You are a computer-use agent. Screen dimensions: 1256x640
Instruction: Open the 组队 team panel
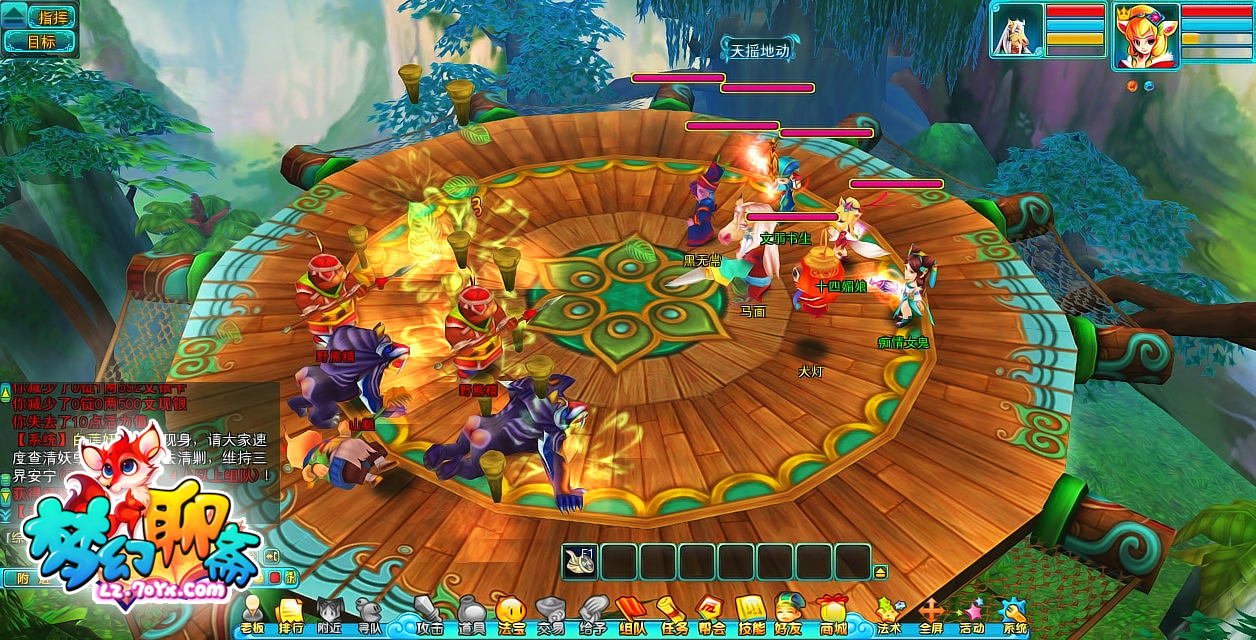point(632,612)
